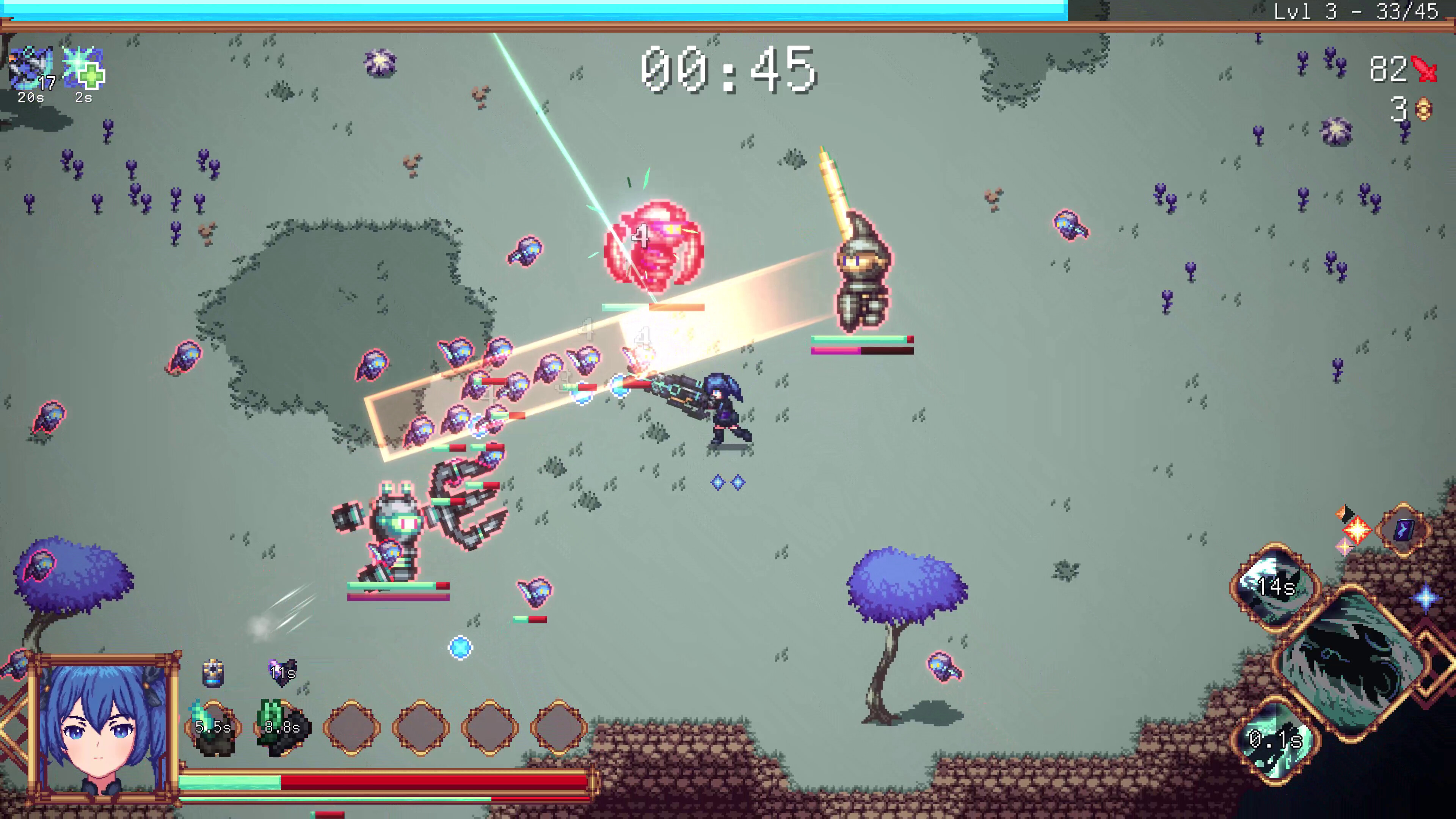1456x819 pixels.
Task: Click the green plus healing buff icon
Action: tap(84, 69)
